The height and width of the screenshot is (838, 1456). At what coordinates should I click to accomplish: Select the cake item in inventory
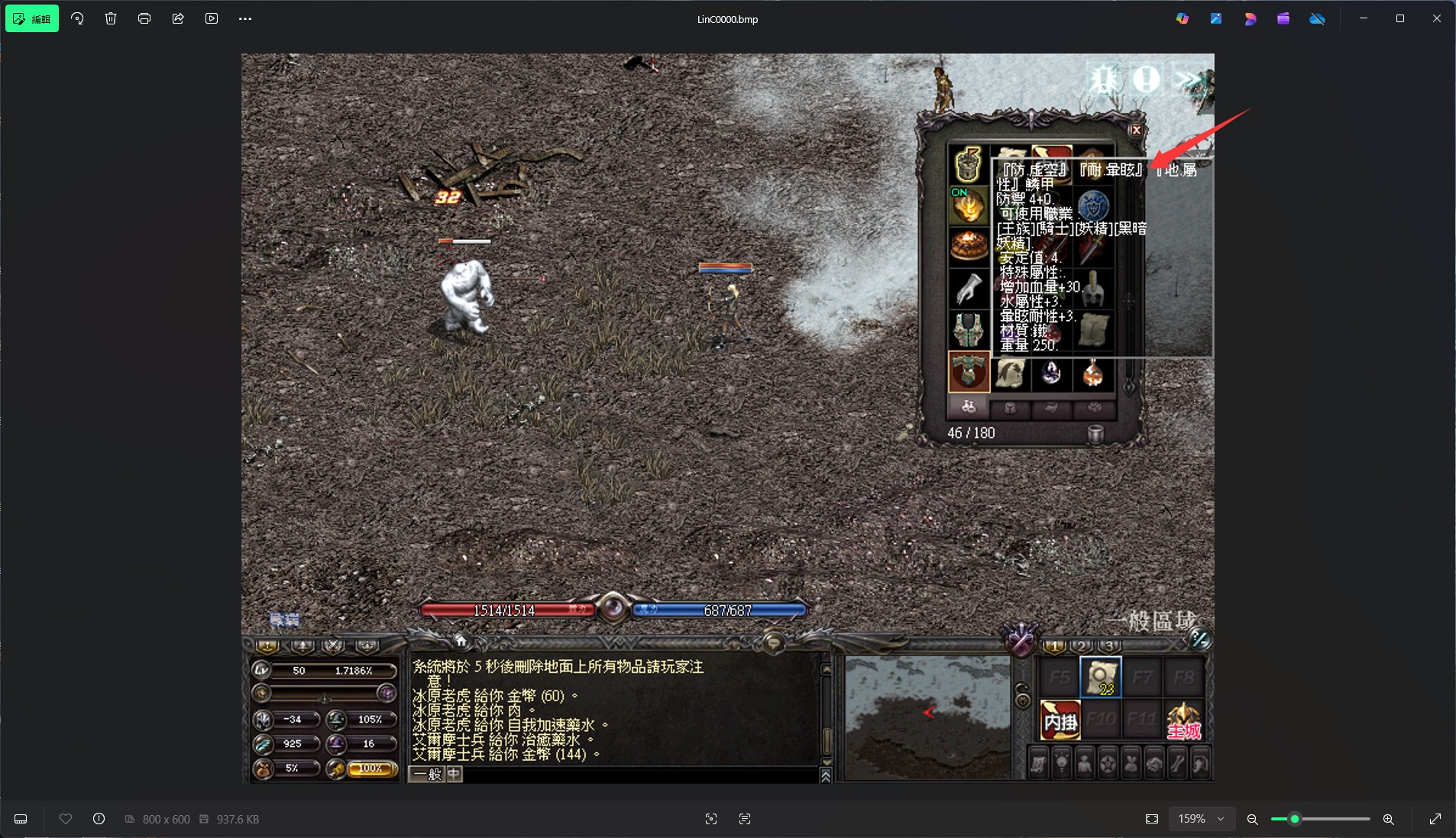[968, 246]
